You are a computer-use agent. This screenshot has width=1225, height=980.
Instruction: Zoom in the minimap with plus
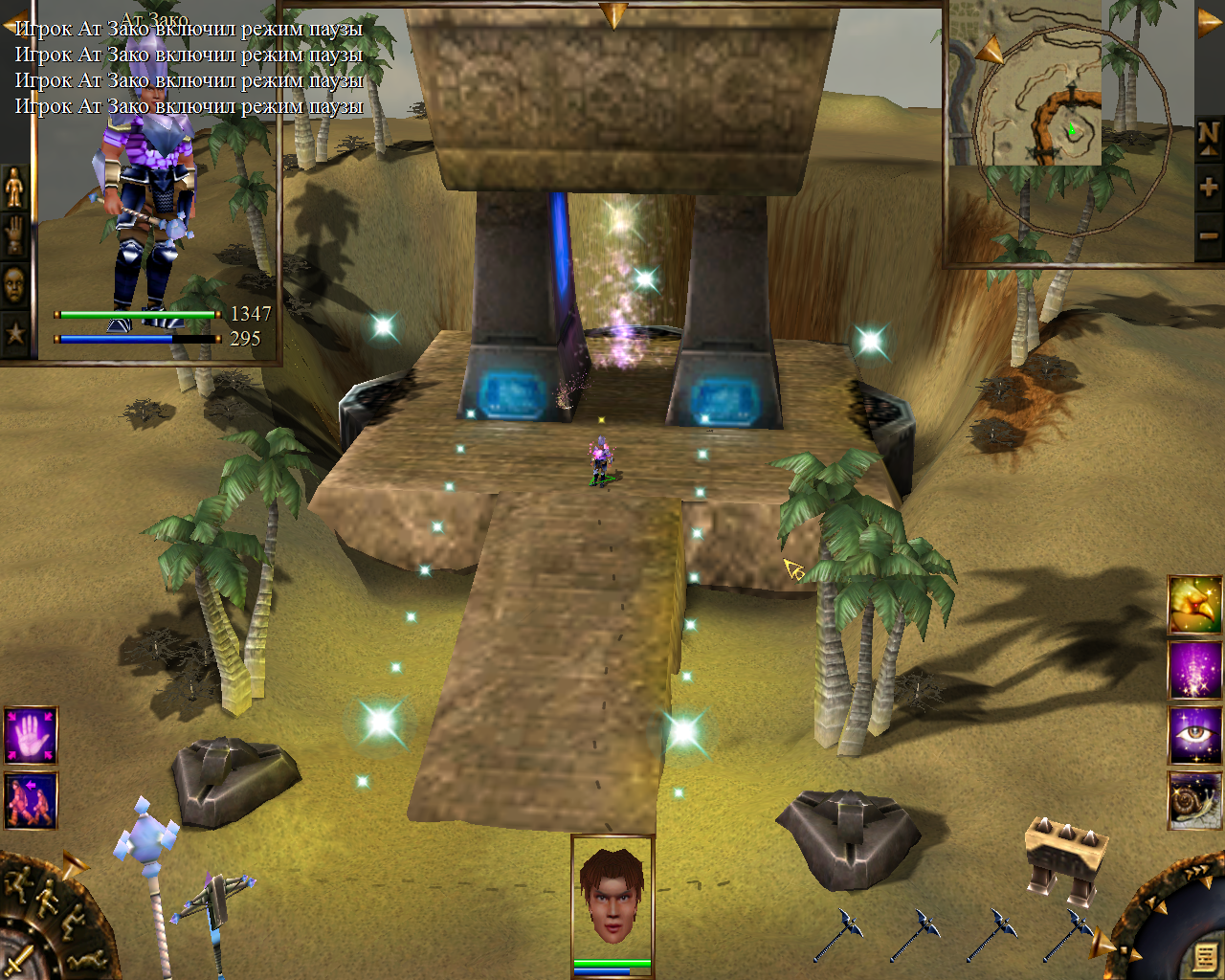[1208, 187]
